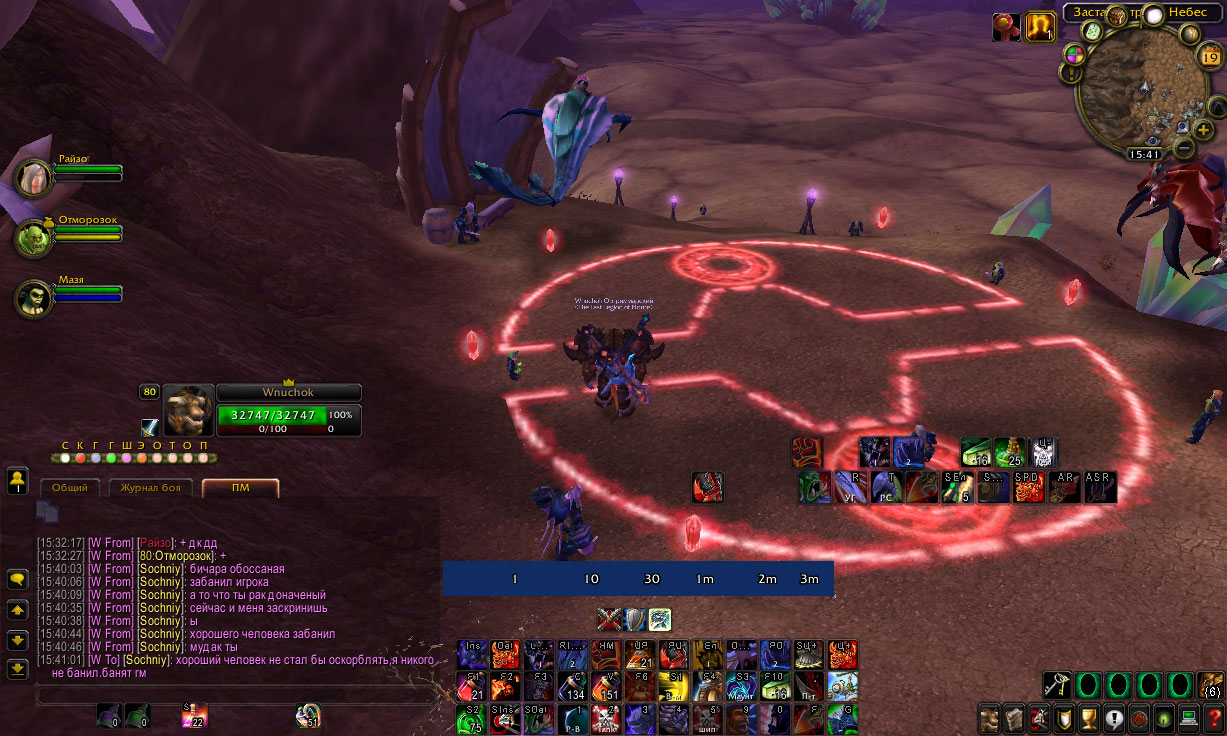Select party member Райзо's portrait
1227x736 pixels.
click(x=34, y=178)
